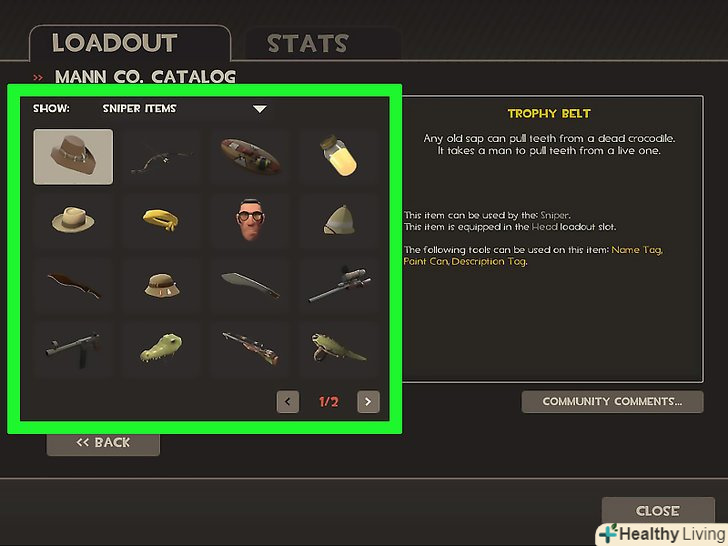Close the Mann Co. Catalog

coord(657,511)
